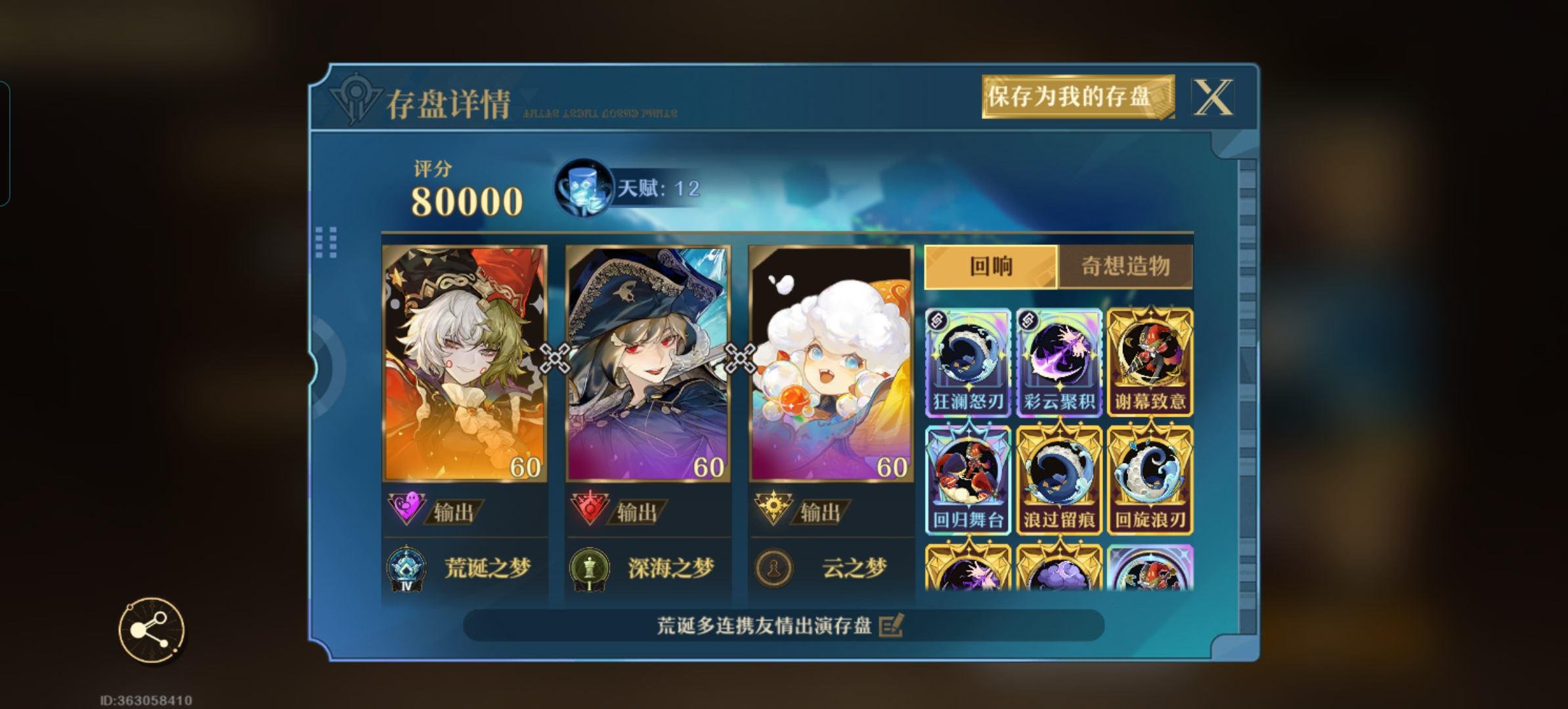Screen dimensions: 1568x709
Task: Click the 荒诞之梦 faction emblem icon
Action: 407,569
